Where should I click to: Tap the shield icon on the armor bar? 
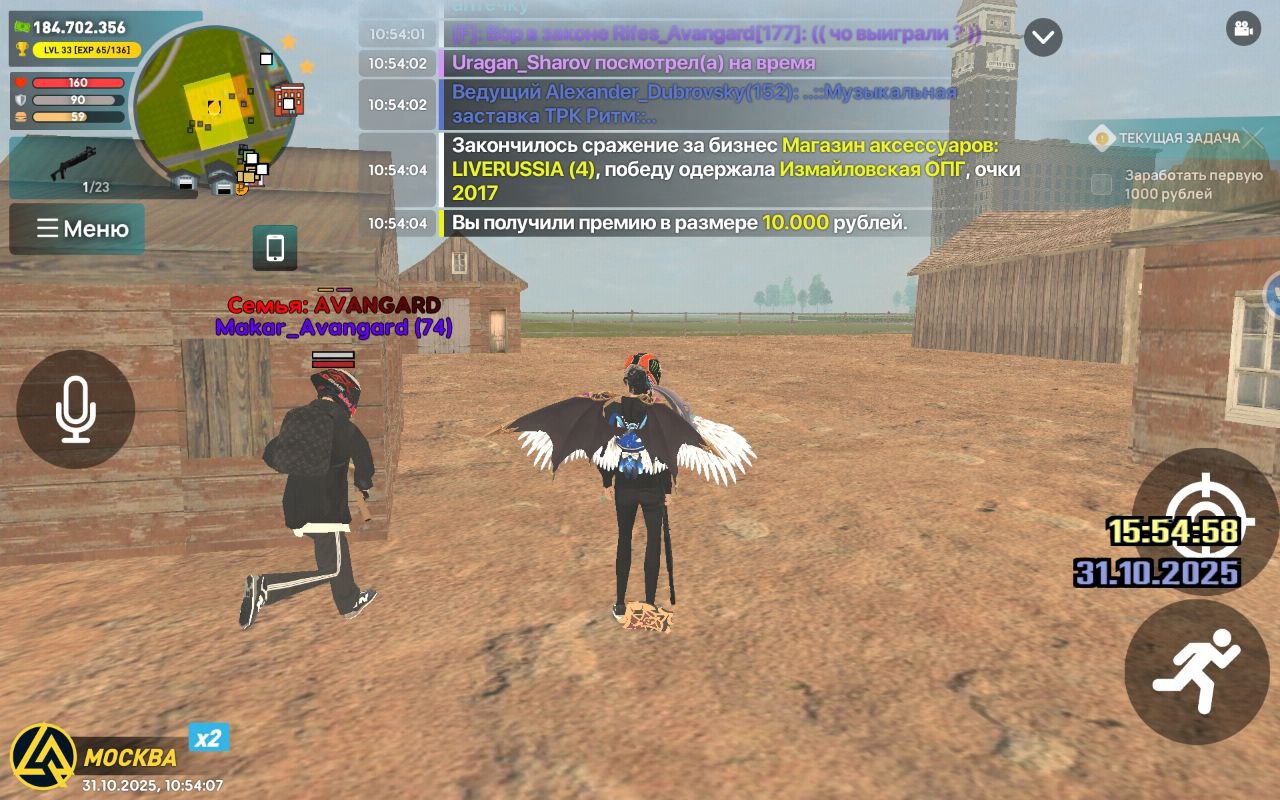[x=20, y=98]
